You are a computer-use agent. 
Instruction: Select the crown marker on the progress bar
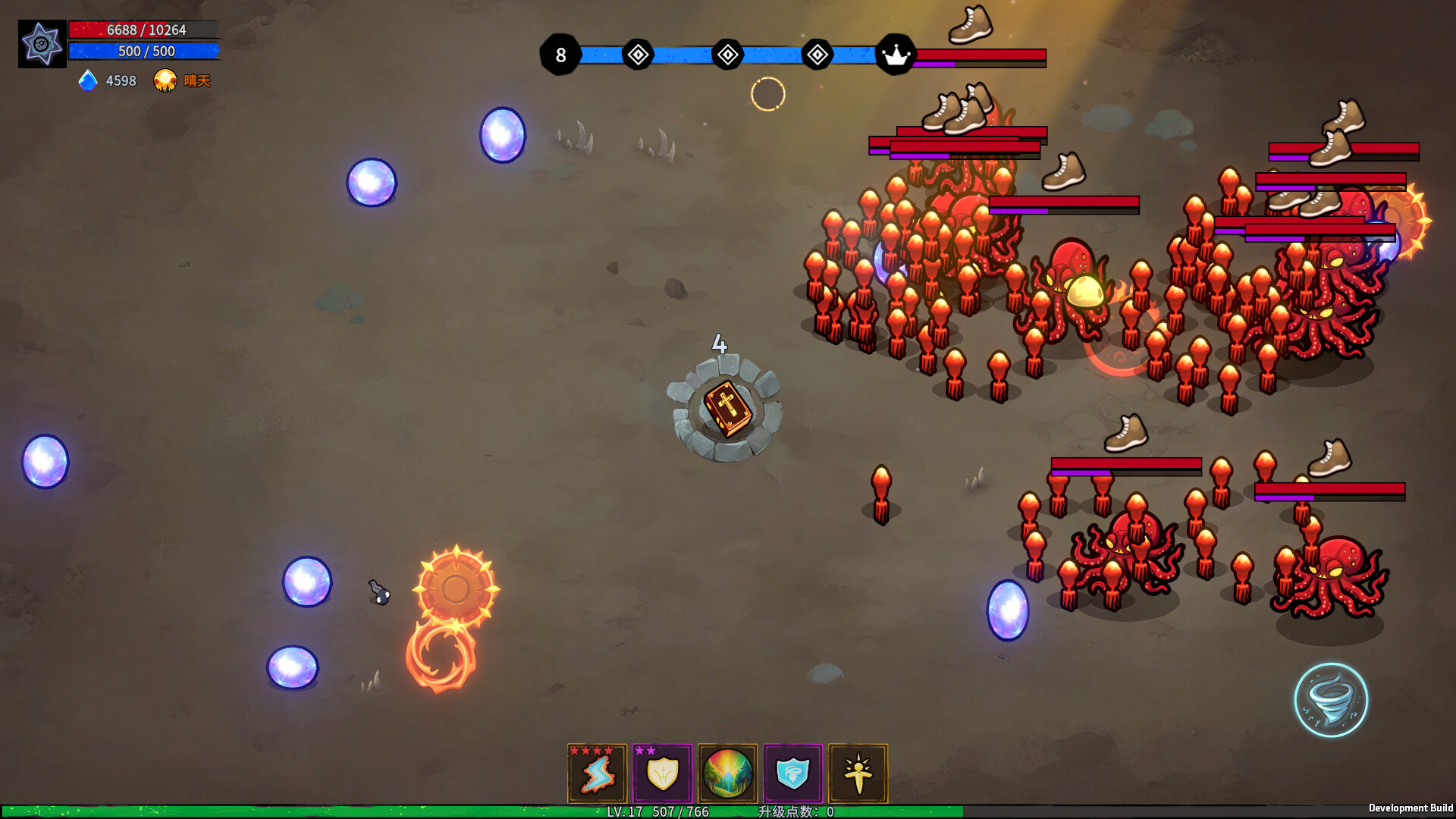tap(898, 54)
